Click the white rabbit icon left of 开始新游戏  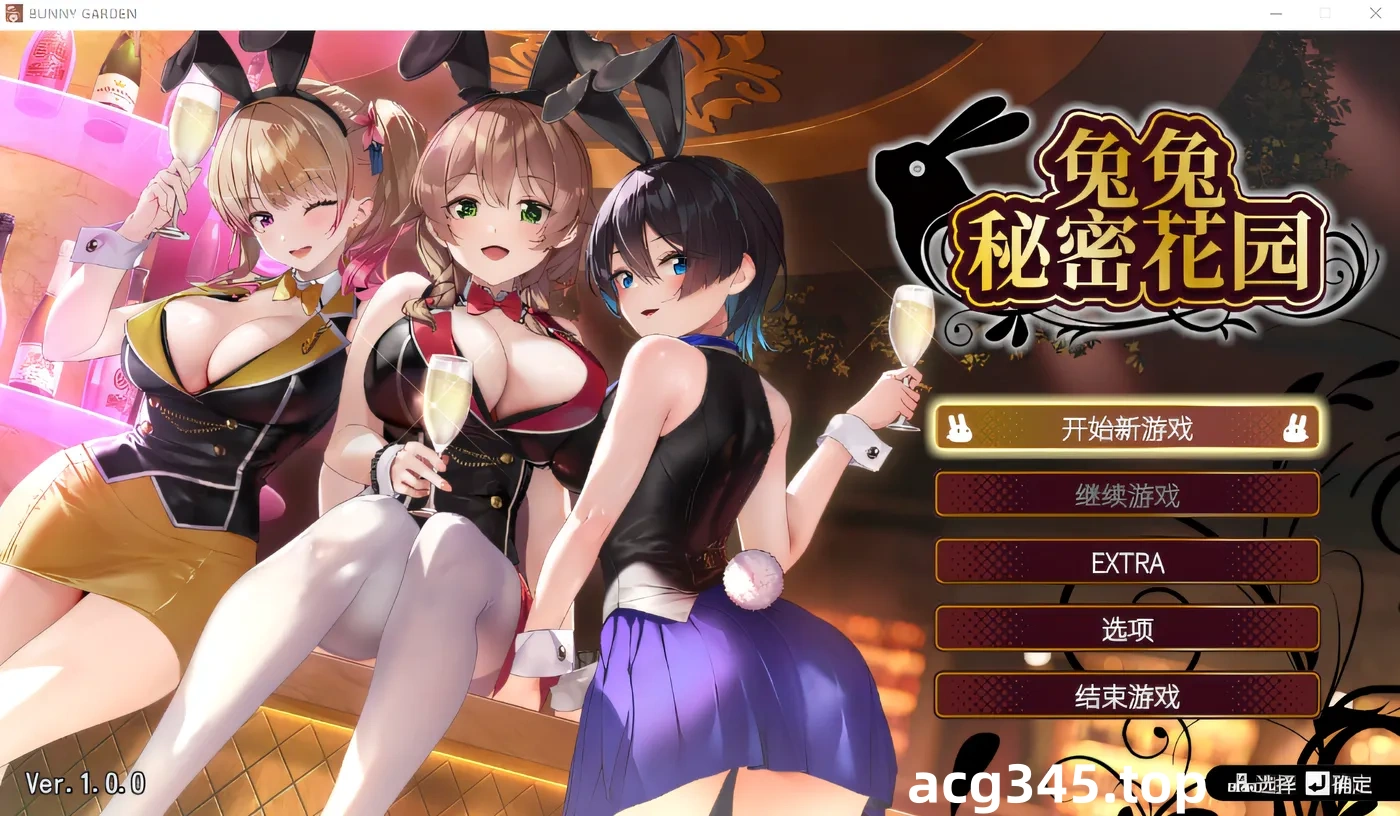pos(960,428)
